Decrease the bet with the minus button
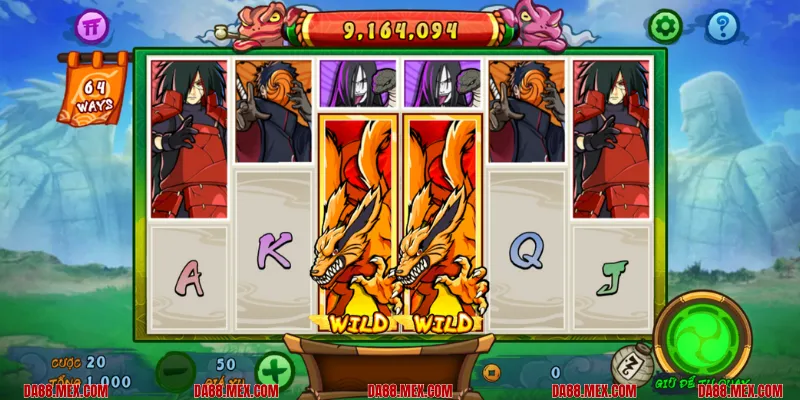This screenshot has width=800, height=400. [x=175, y=371]
